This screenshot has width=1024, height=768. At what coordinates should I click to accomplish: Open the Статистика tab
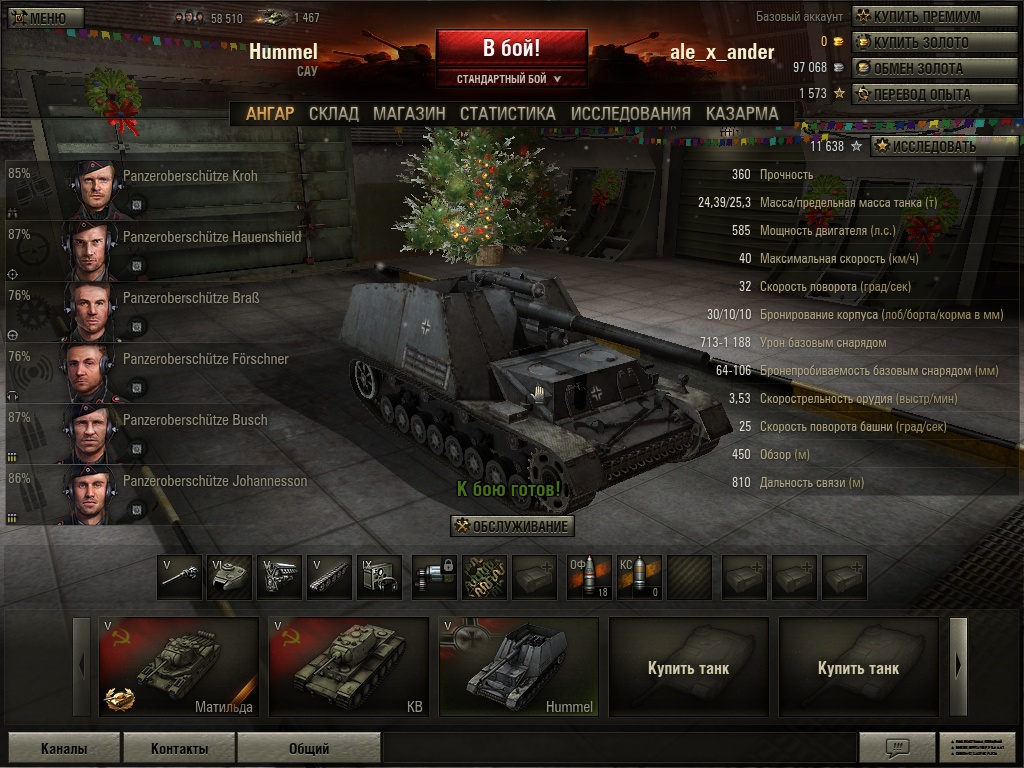[507, 114]
